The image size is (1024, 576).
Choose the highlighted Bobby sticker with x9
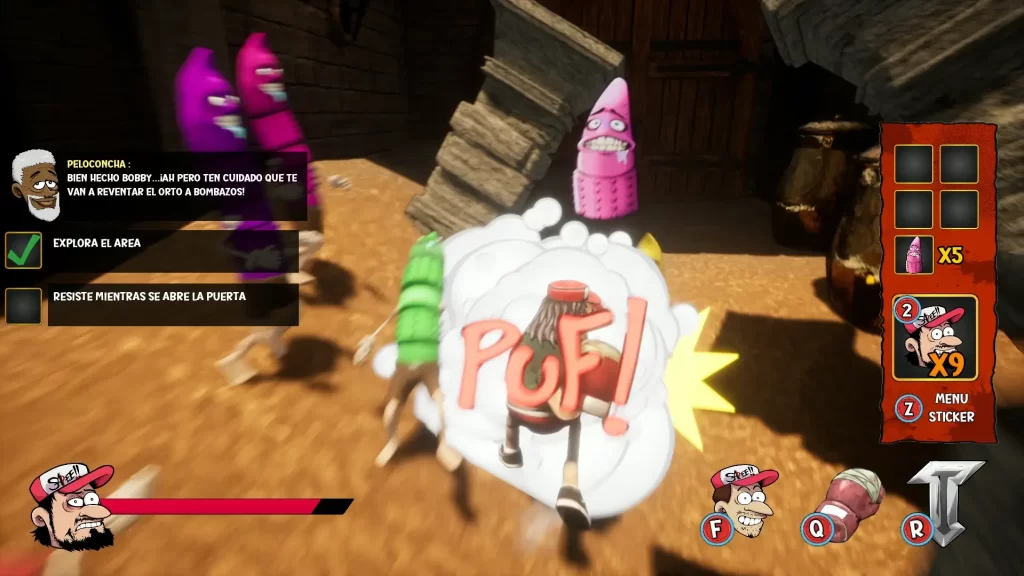935,338
